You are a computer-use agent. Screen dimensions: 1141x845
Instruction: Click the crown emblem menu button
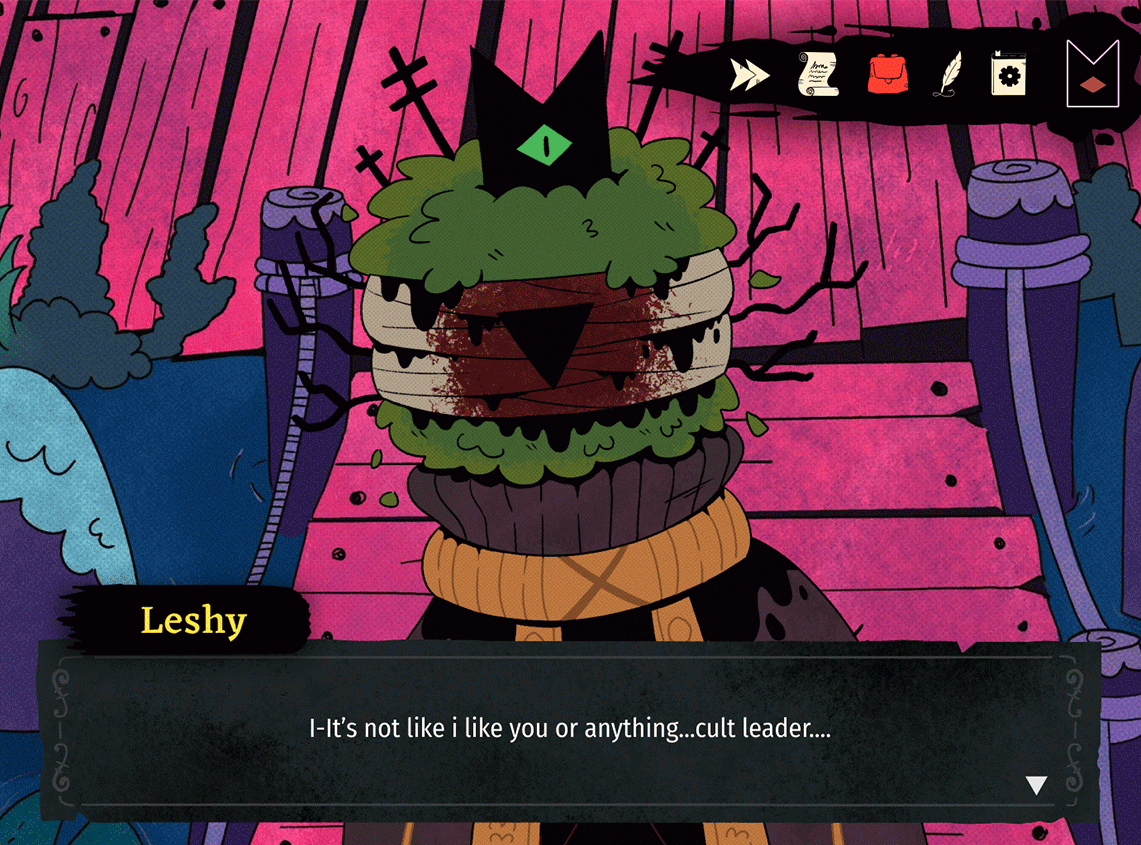1092,73
